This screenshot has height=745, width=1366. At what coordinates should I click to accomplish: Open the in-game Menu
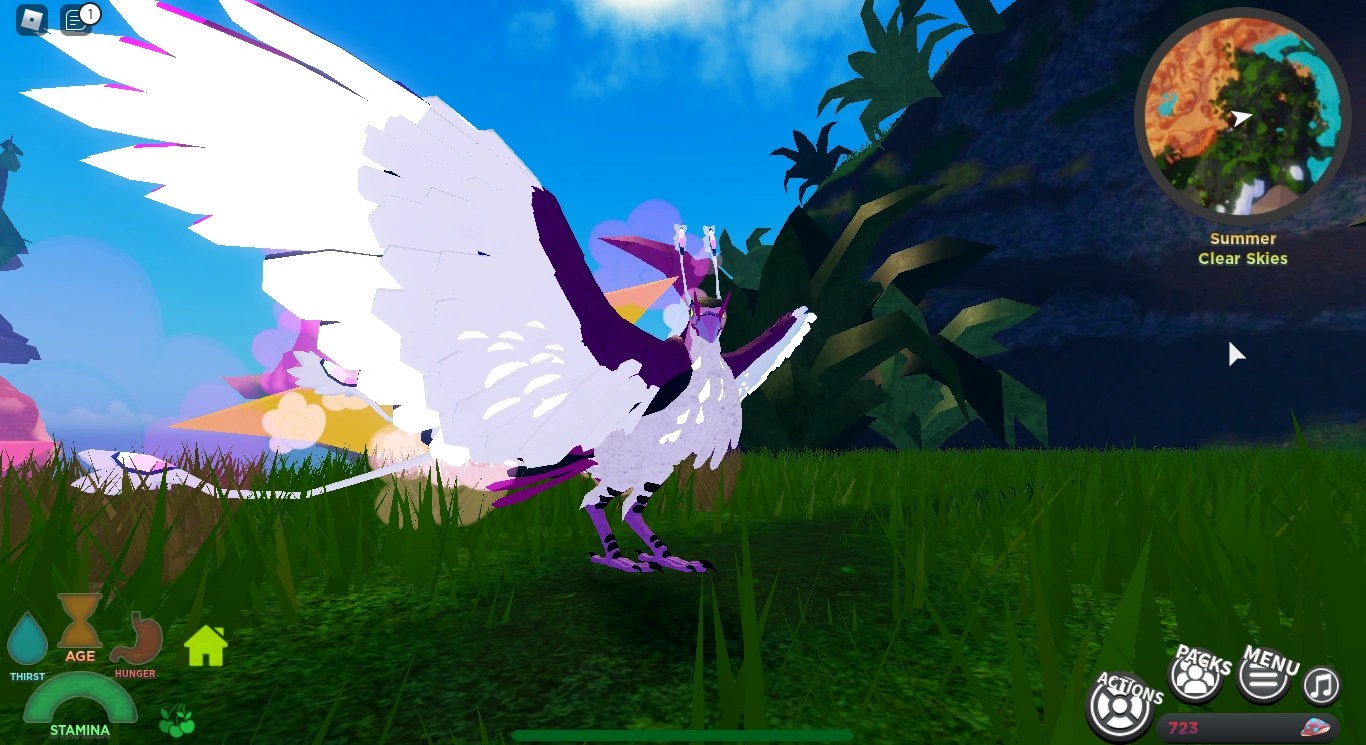[1262, 677]
